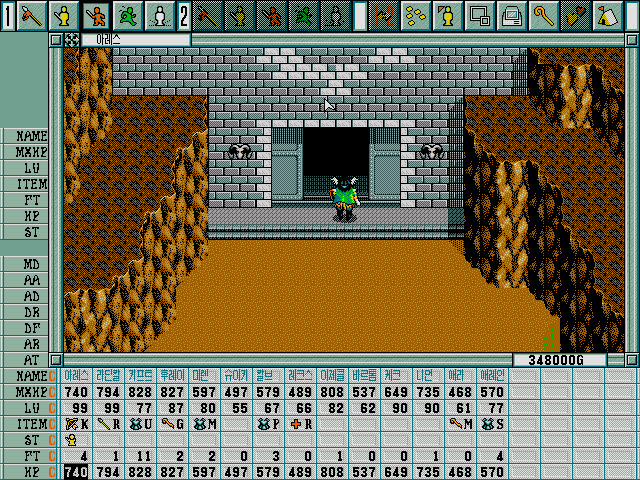Pick the green running figure in group 1

coord(128,15)
